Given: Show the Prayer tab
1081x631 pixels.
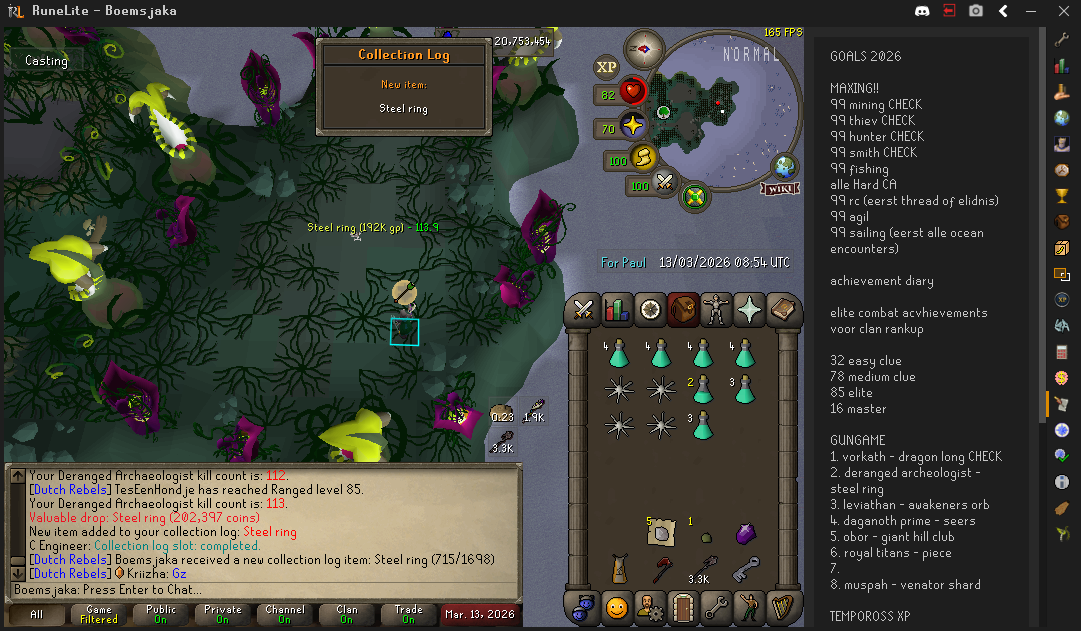Looking at the screenshot, I should pyautogui.click(x=750, y=310).
